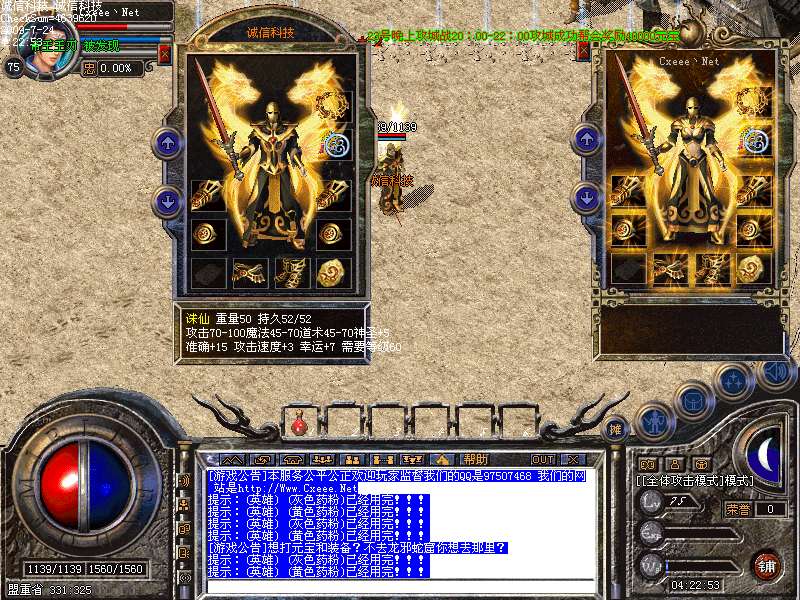This screenshot has height=600, width=800.
Task: Click the OUT button above the chat
Action: (x=543, y=459)
